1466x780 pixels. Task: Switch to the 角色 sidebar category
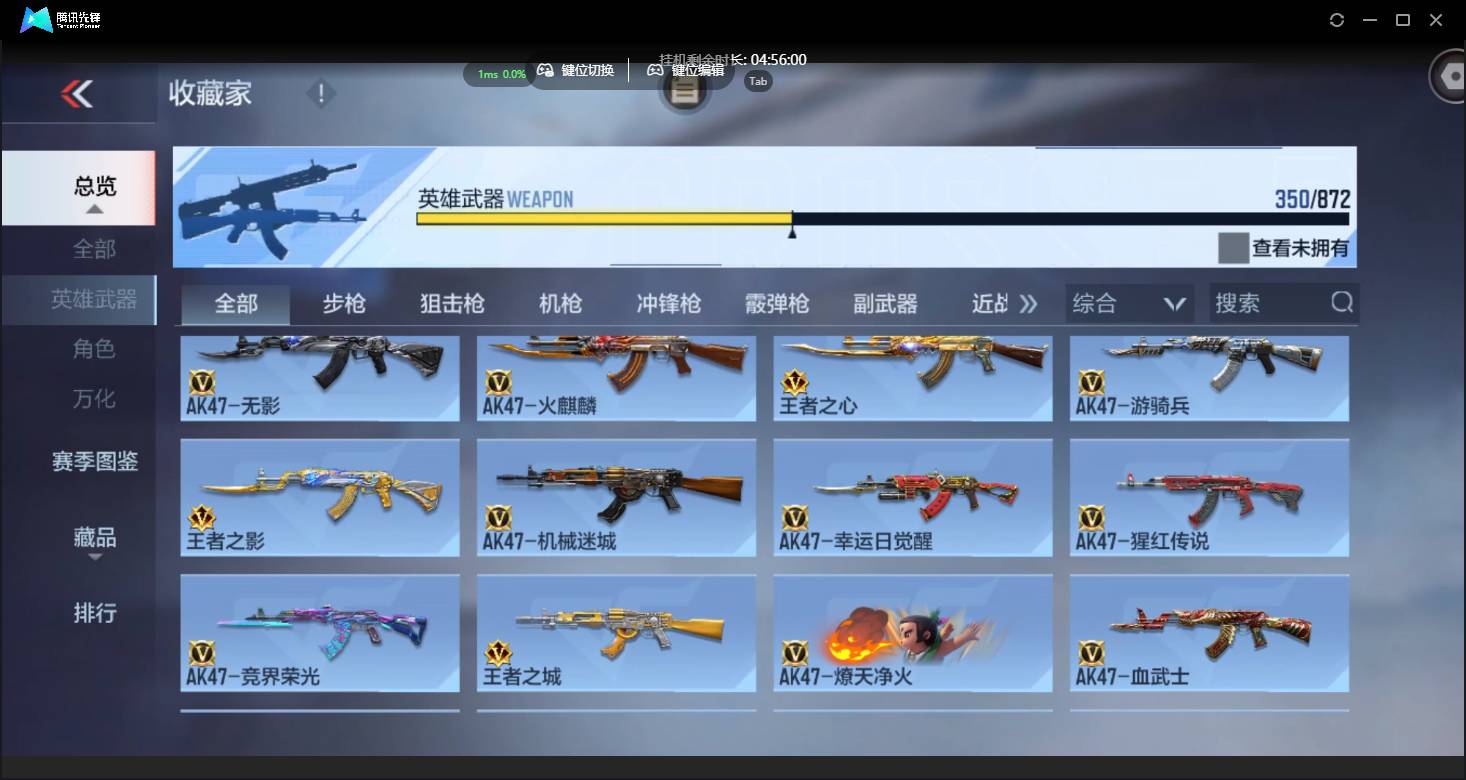tap(95, 349)
